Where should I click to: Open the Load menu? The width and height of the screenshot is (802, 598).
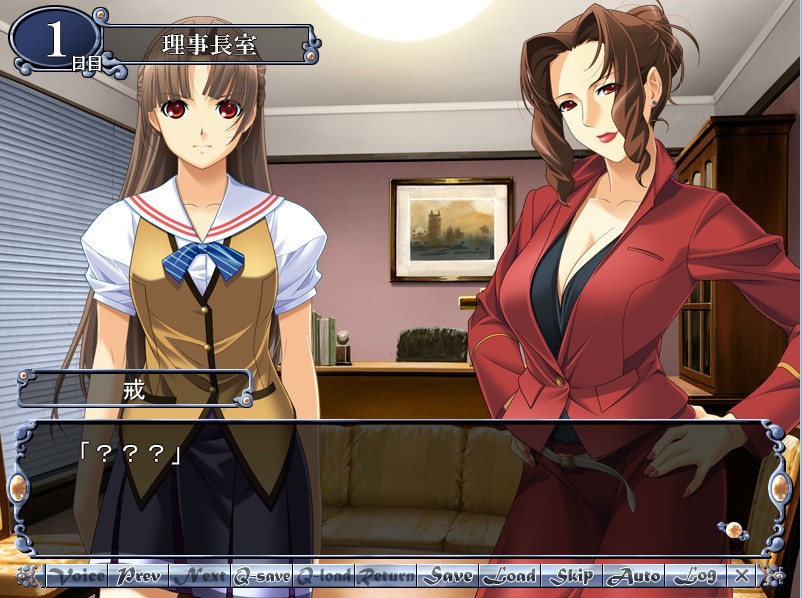[510, 576]
